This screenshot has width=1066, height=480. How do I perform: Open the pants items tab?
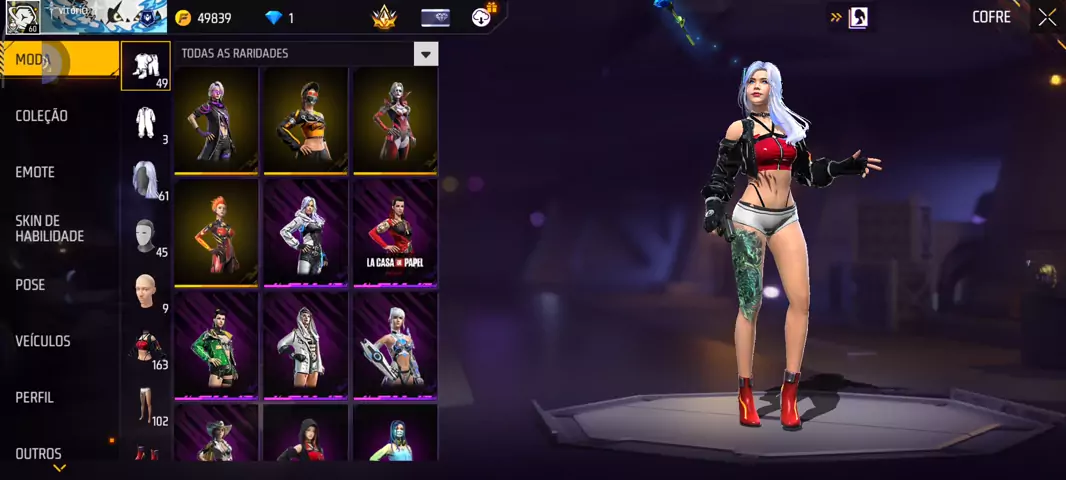click(146, 405)
